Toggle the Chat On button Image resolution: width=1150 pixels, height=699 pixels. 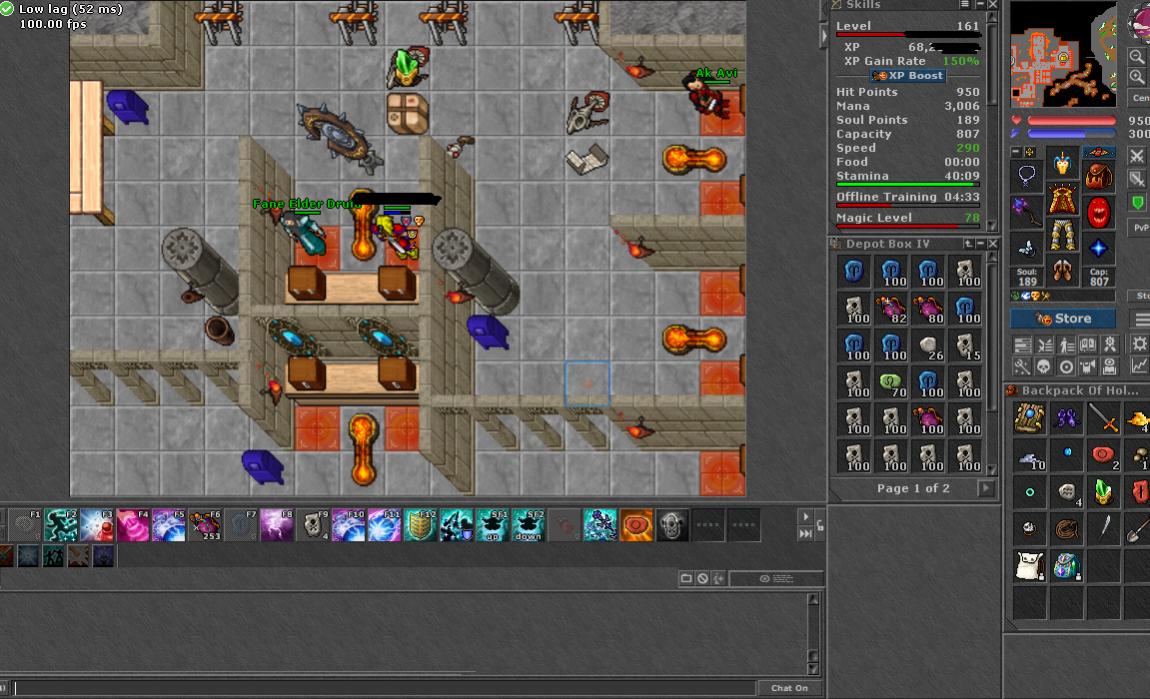(789, 688)
